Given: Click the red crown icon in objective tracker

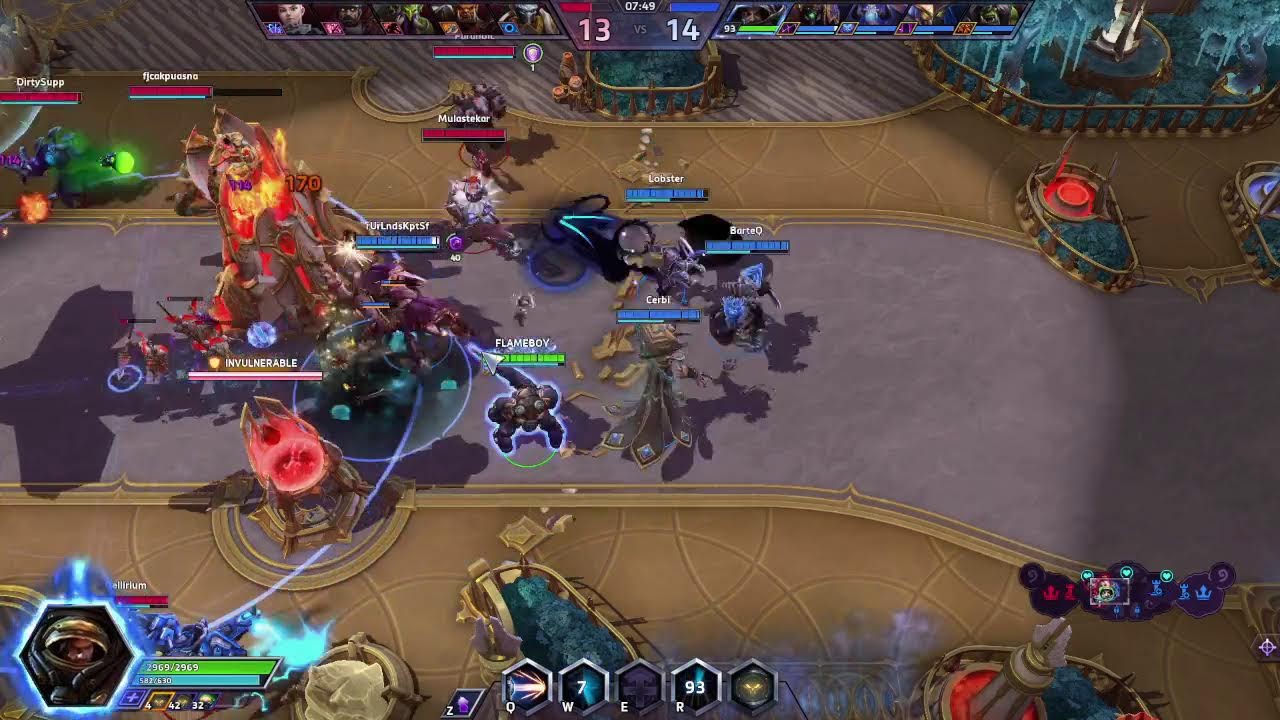Looking at the screenshot, I should (x=1050, y=592).
